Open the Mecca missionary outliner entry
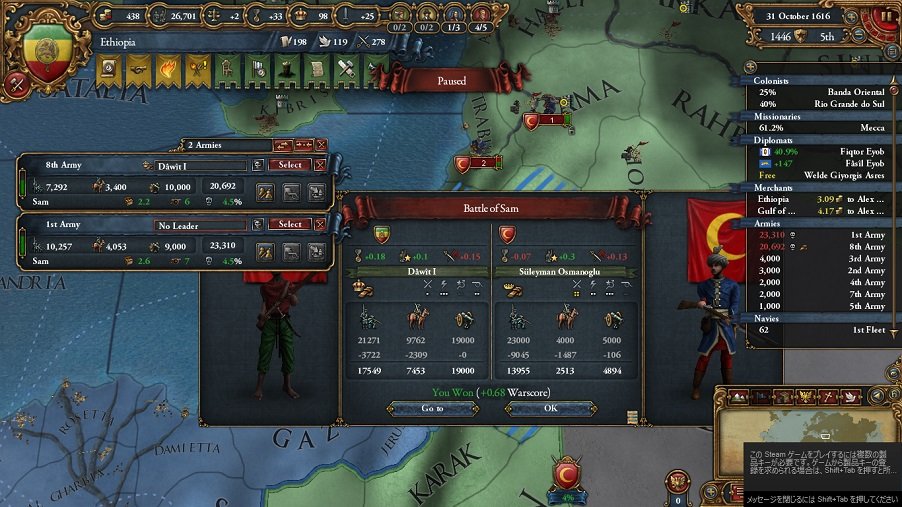902x507 pixels. [820, 129]
